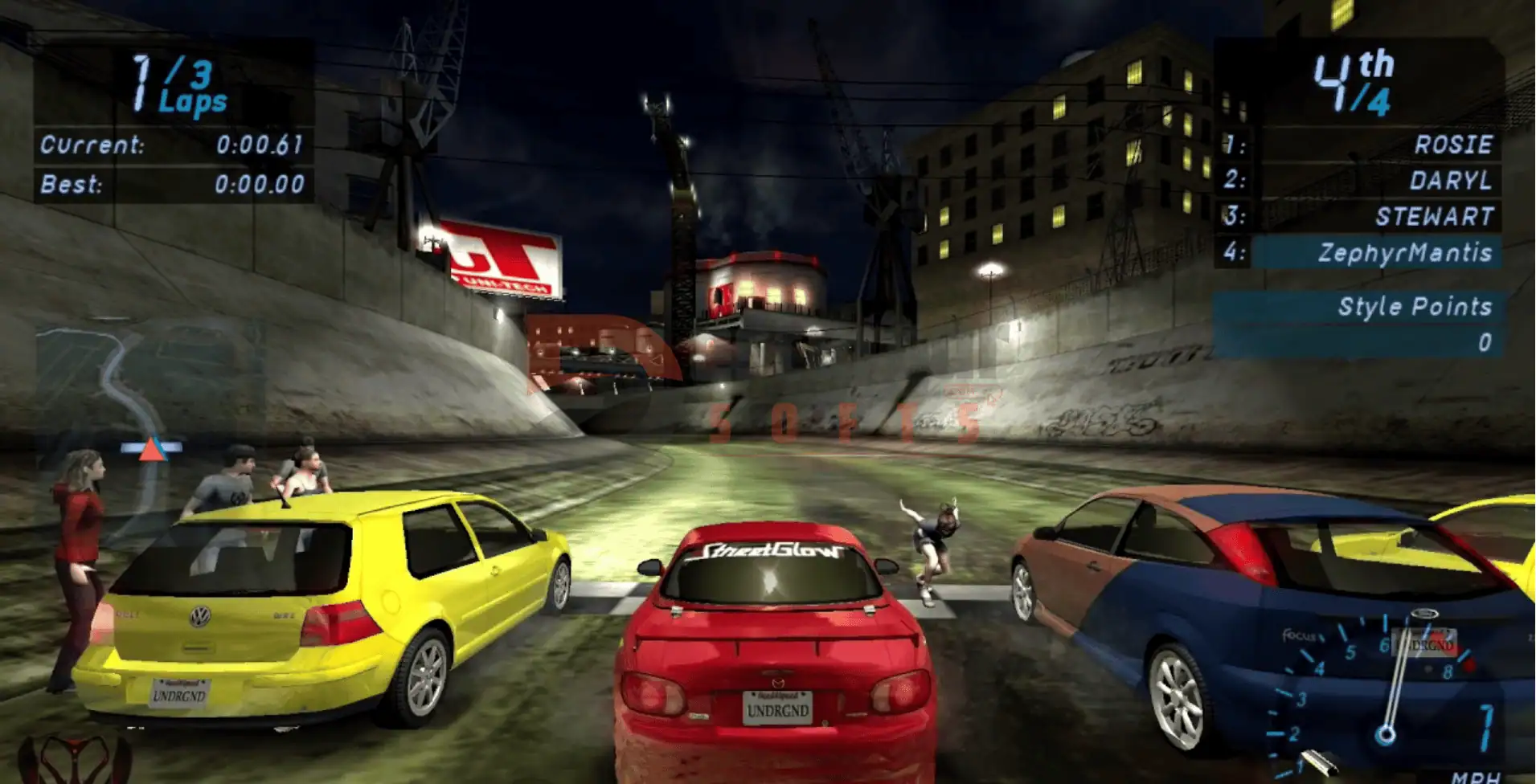Click STEWART in the position list
The height and width of the screenshot is (784, 1536).
pos(1434,217)
